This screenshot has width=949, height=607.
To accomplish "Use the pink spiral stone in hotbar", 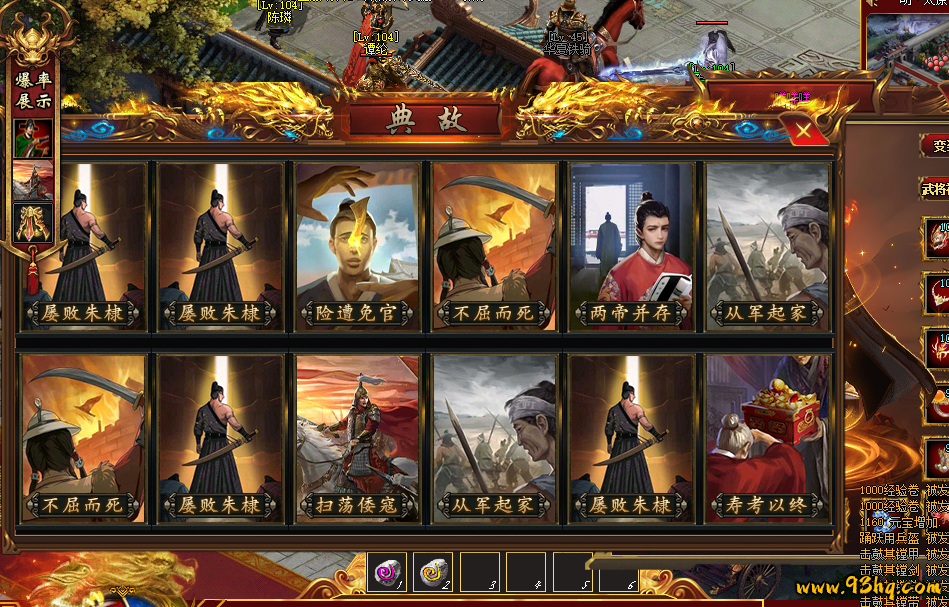I will pyautogui.click(x=385, y=572).
